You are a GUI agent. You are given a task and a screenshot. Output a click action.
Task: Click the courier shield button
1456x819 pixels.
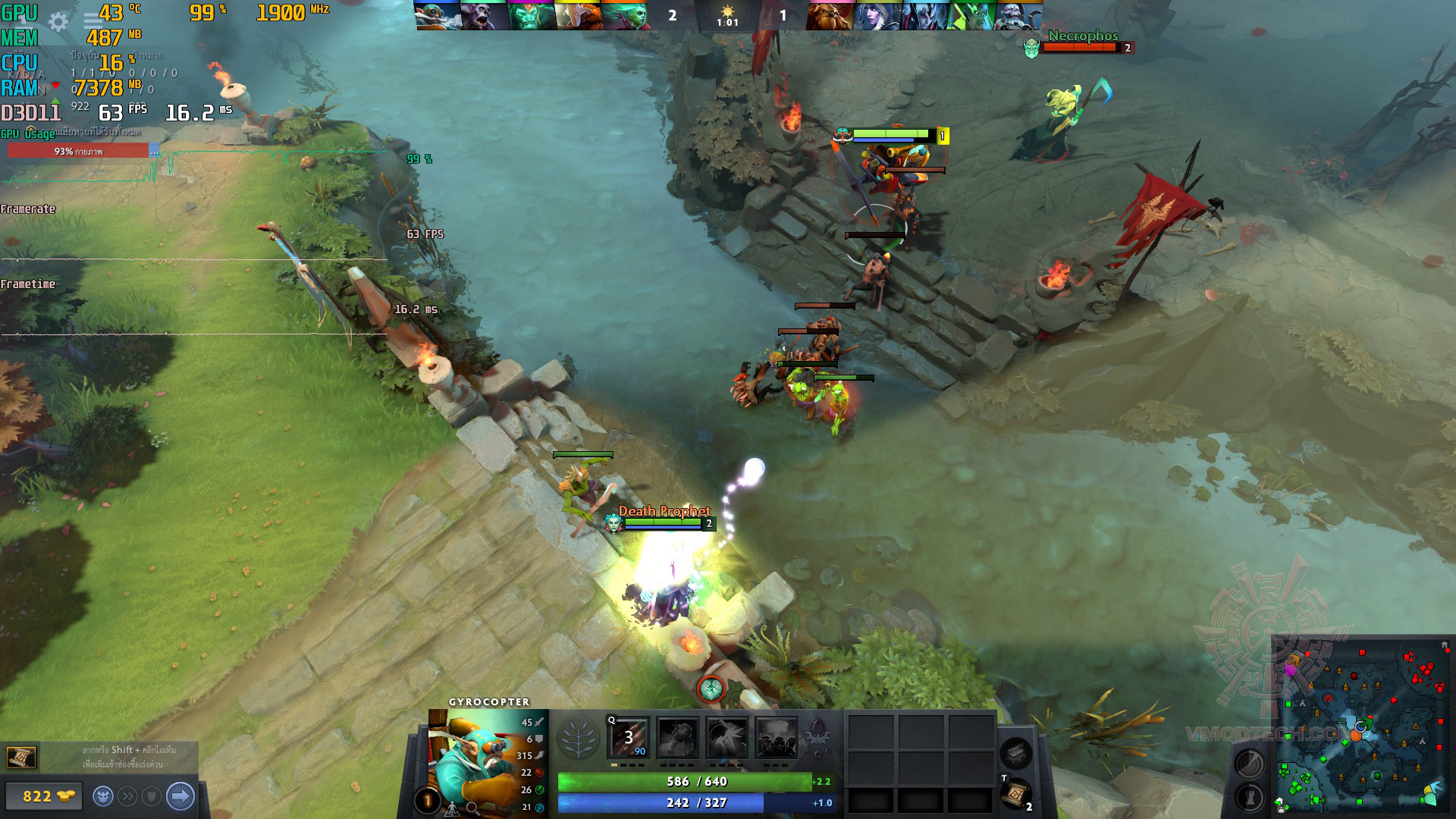(152, 796)
